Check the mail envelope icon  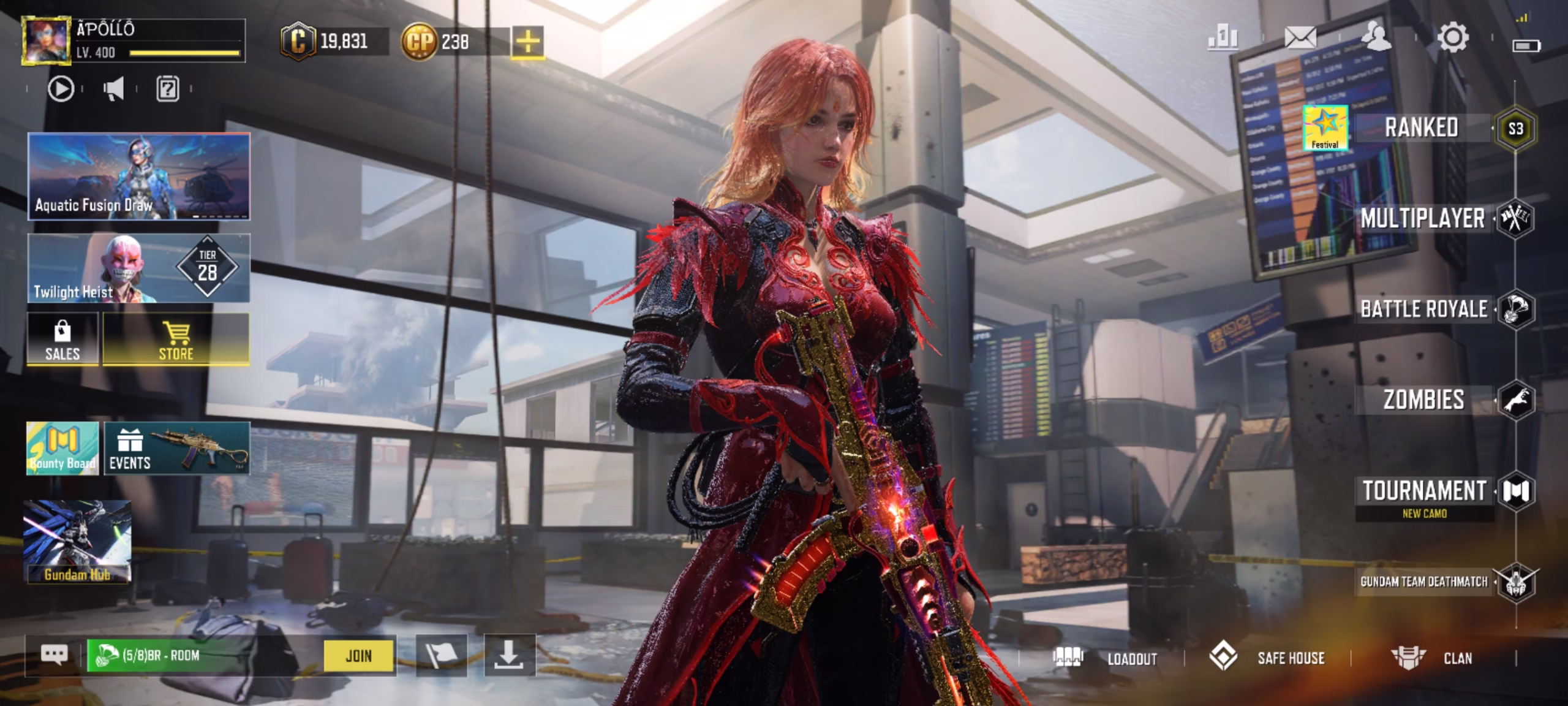pyautogui.click(x=1300, y=38)
